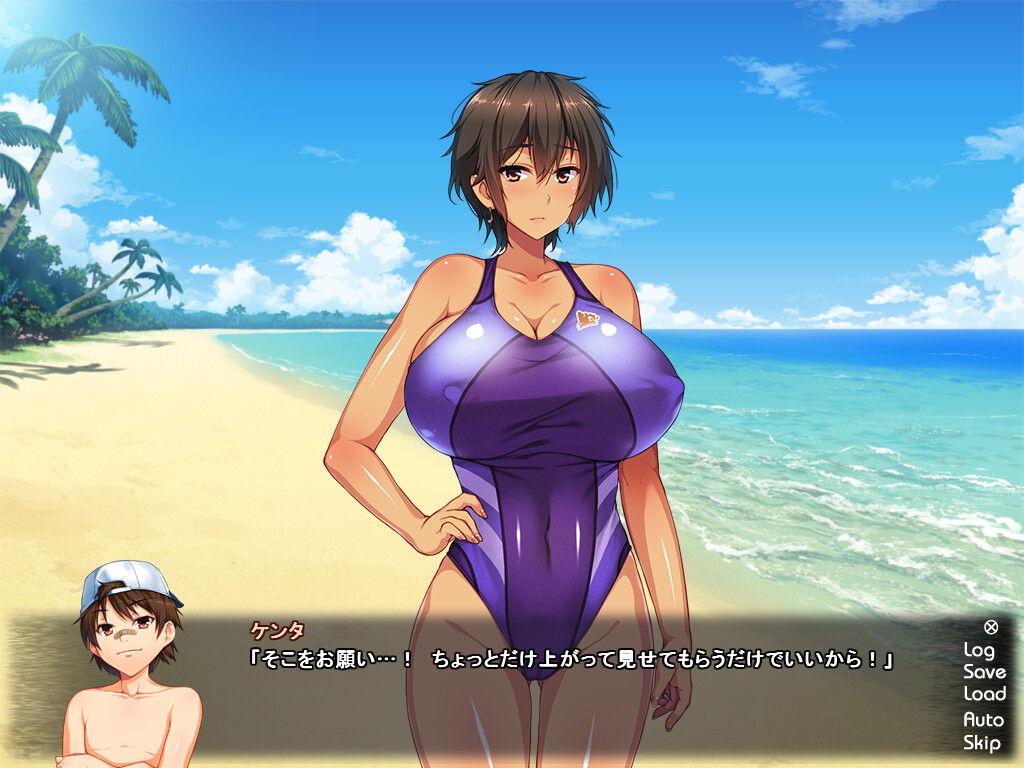Activate Skip to fast-forward dialogue
The width and height of the screenshot is (1024, 768).
pyautogui.click(x=982, y=742)
